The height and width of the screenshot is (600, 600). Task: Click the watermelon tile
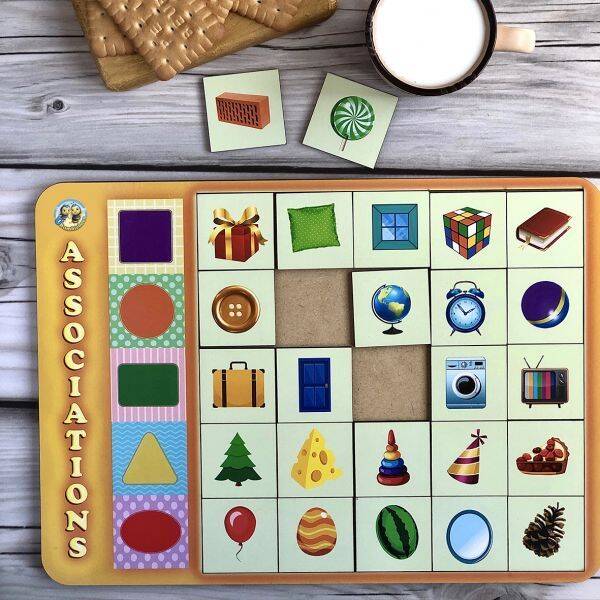(x=393, y=532)
